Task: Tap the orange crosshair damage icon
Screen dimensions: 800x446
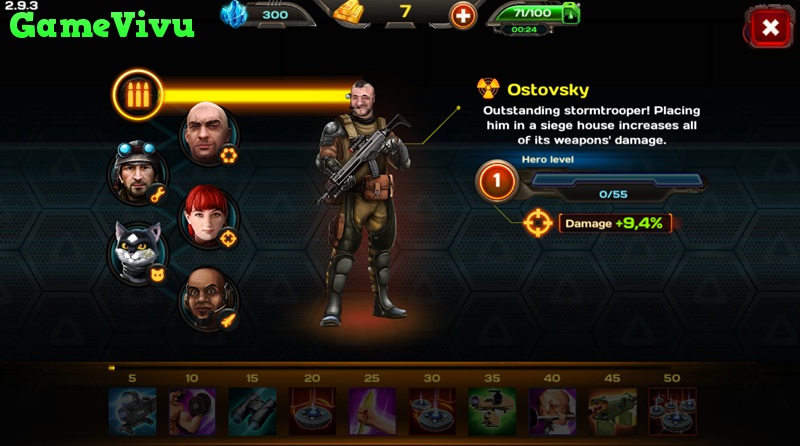Action: pos(538,222)
